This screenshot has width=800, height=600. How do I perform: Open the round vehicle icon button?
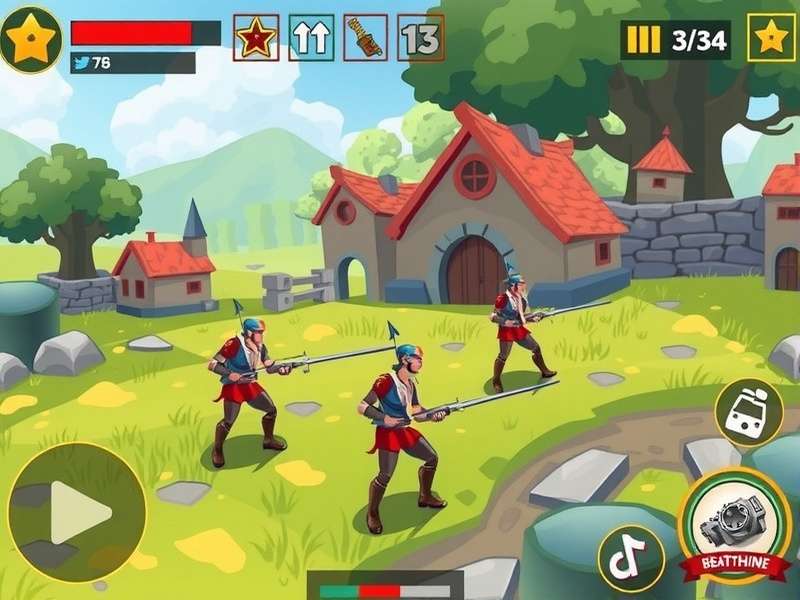tap(749, 412)
